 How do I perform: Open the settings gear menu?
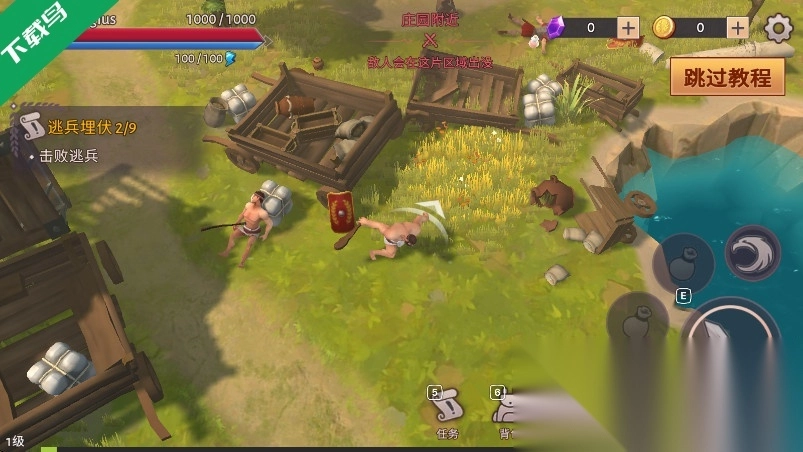coord(778,28)
